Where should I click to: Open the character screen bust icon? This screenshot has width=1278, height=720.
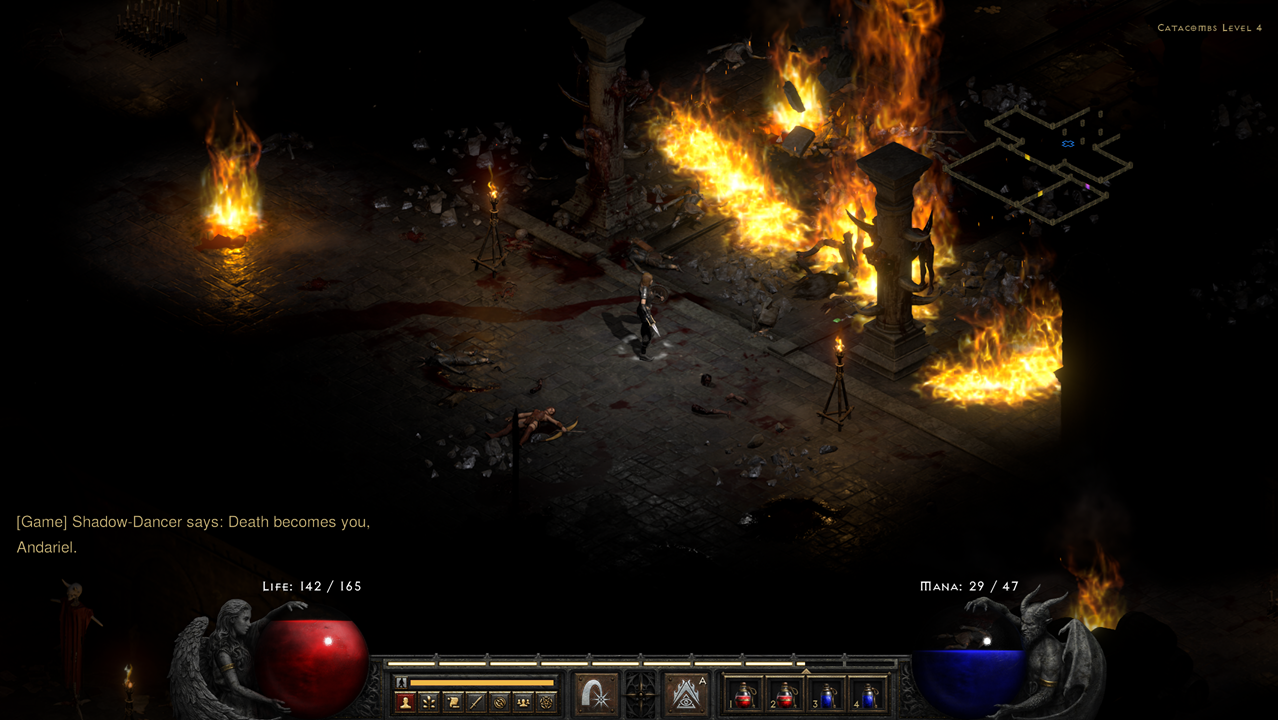[405, 703]
